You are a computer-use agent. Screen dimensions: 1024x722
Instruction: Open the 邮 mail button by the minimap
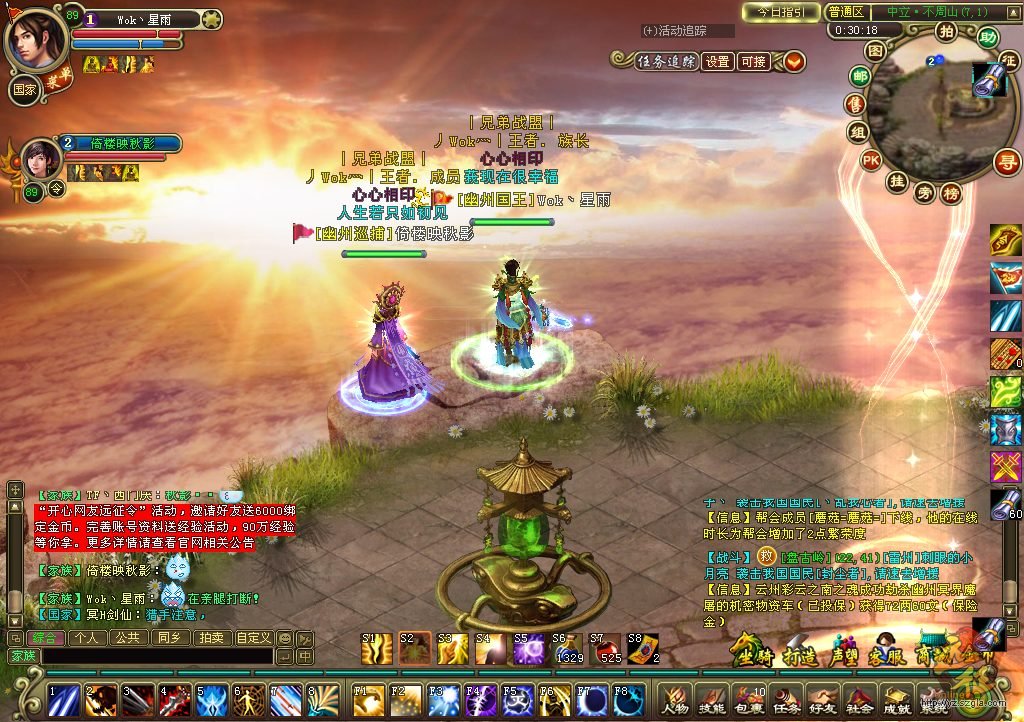click(x=859, y=76)
